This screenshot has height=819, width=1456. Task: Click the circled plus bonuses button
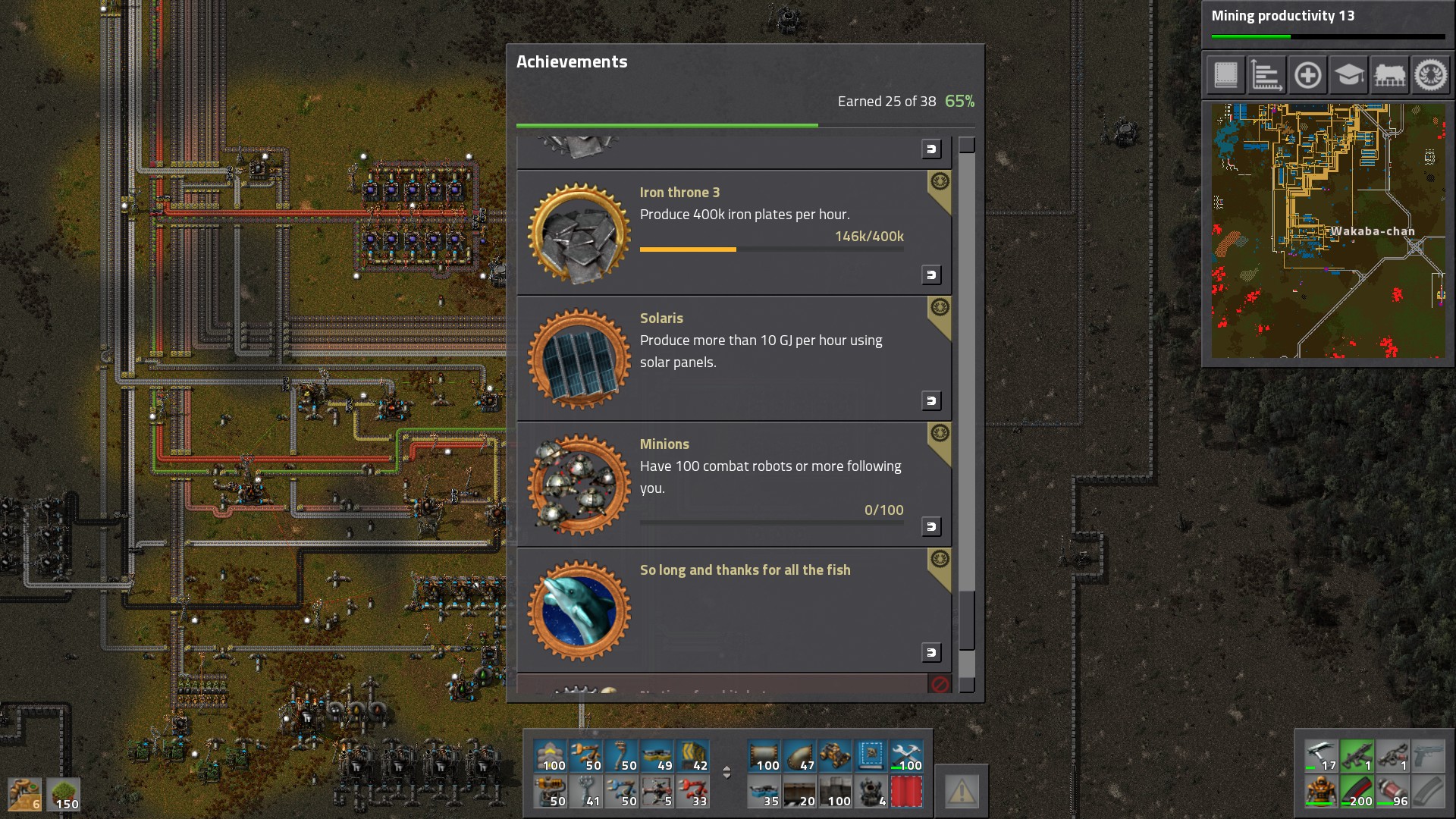coord(1307,75)
